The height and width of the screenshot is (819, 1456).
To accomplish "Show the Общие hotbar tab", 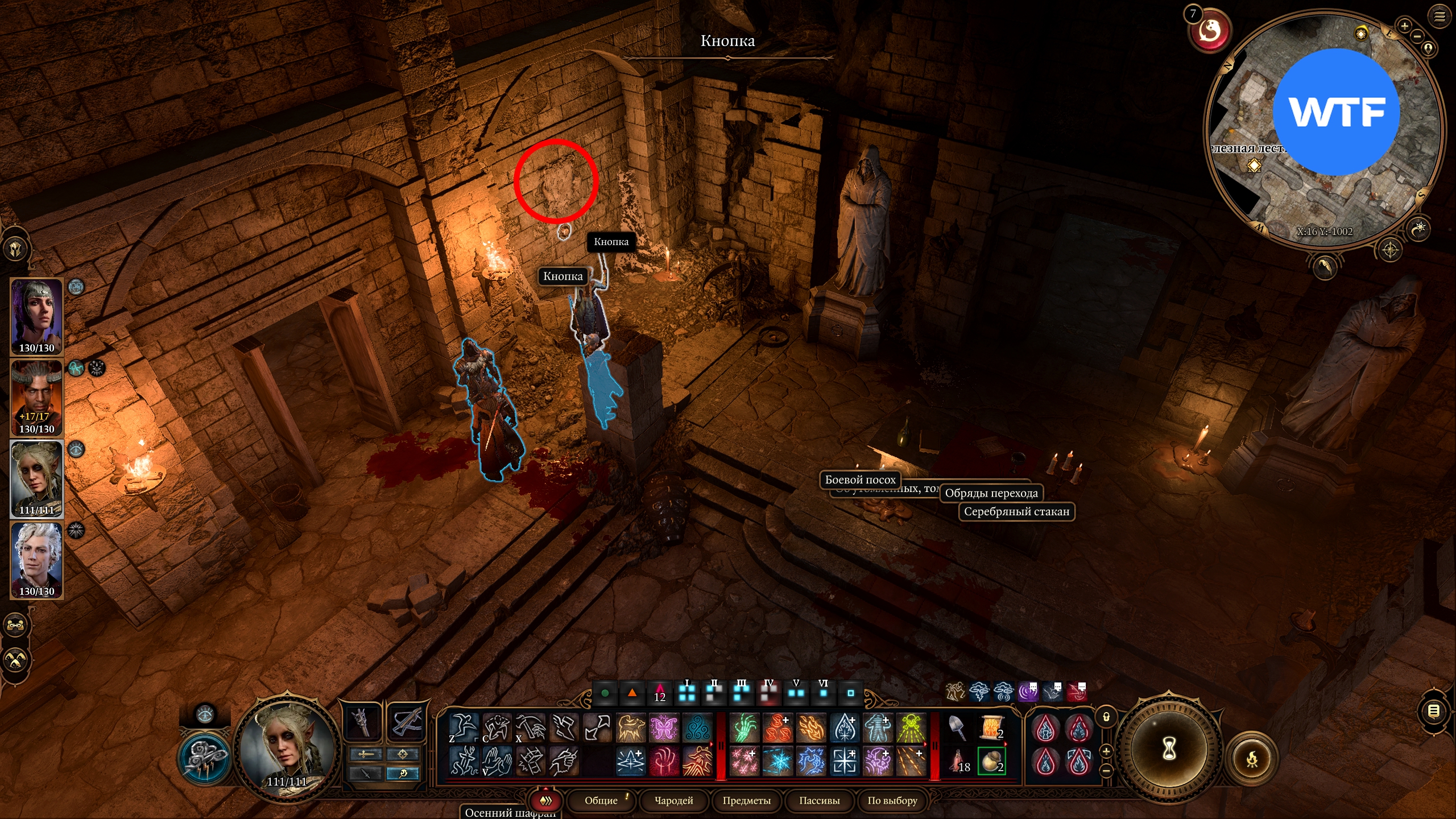I will pos(601,800).
